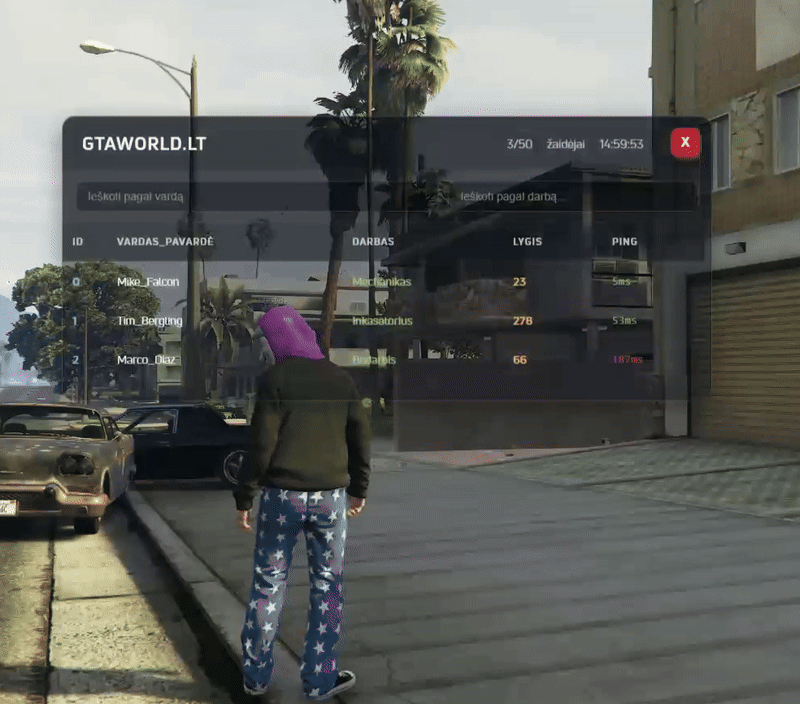Select the Mike_Falcon player row
800x704 pixels.
tap(148, 282)
